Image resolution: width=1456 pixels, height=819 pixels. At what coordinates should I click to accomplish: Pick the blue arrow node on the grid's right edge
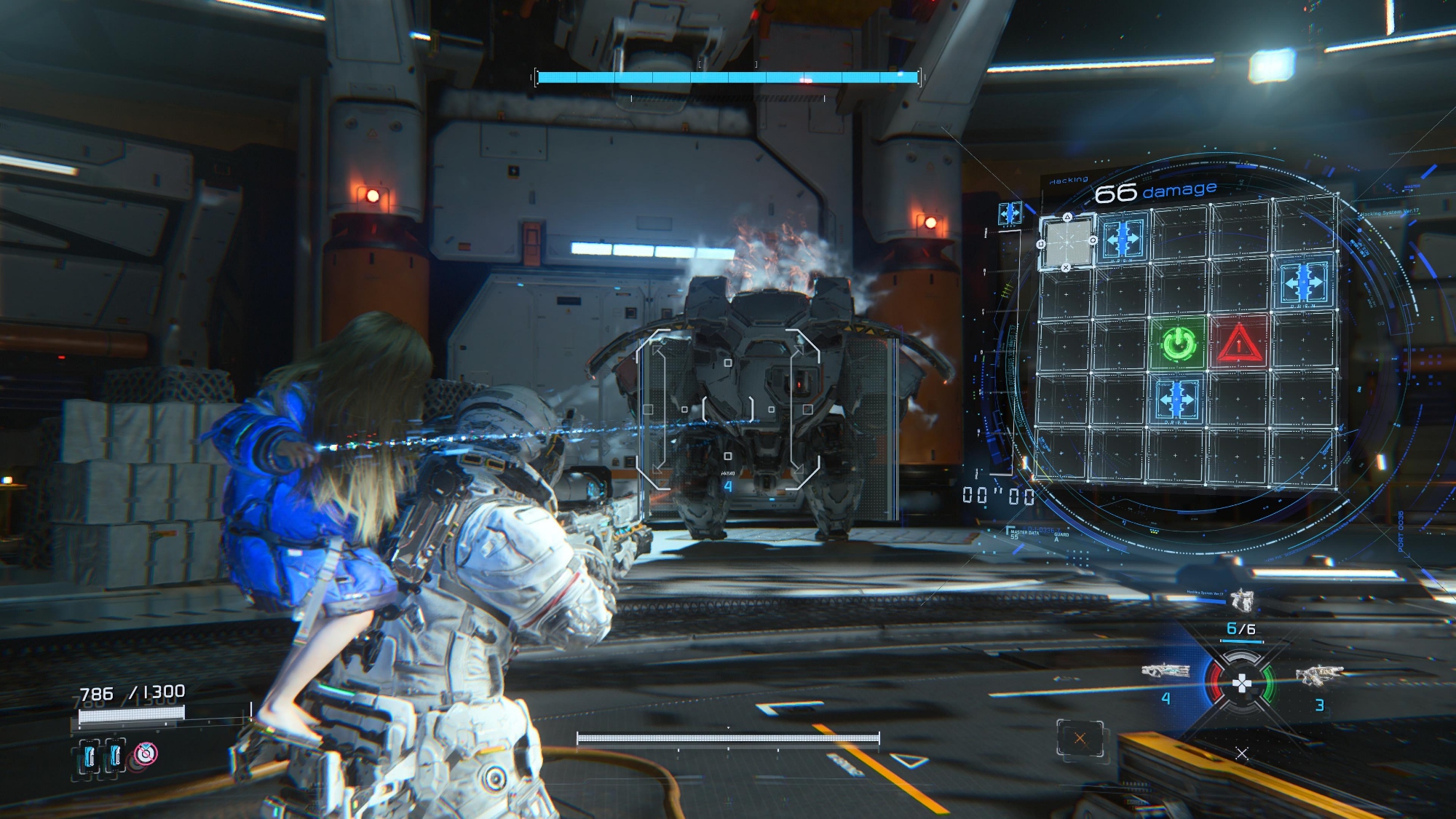pyautogui.click(x=1303, y=282)
